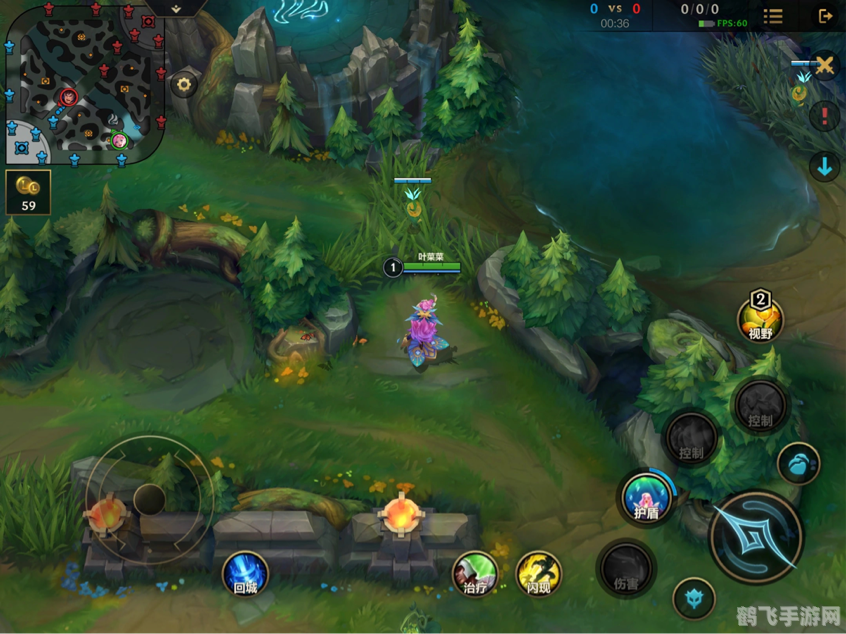Click the exit game icon
846x634 pixels.
(825, 16)
